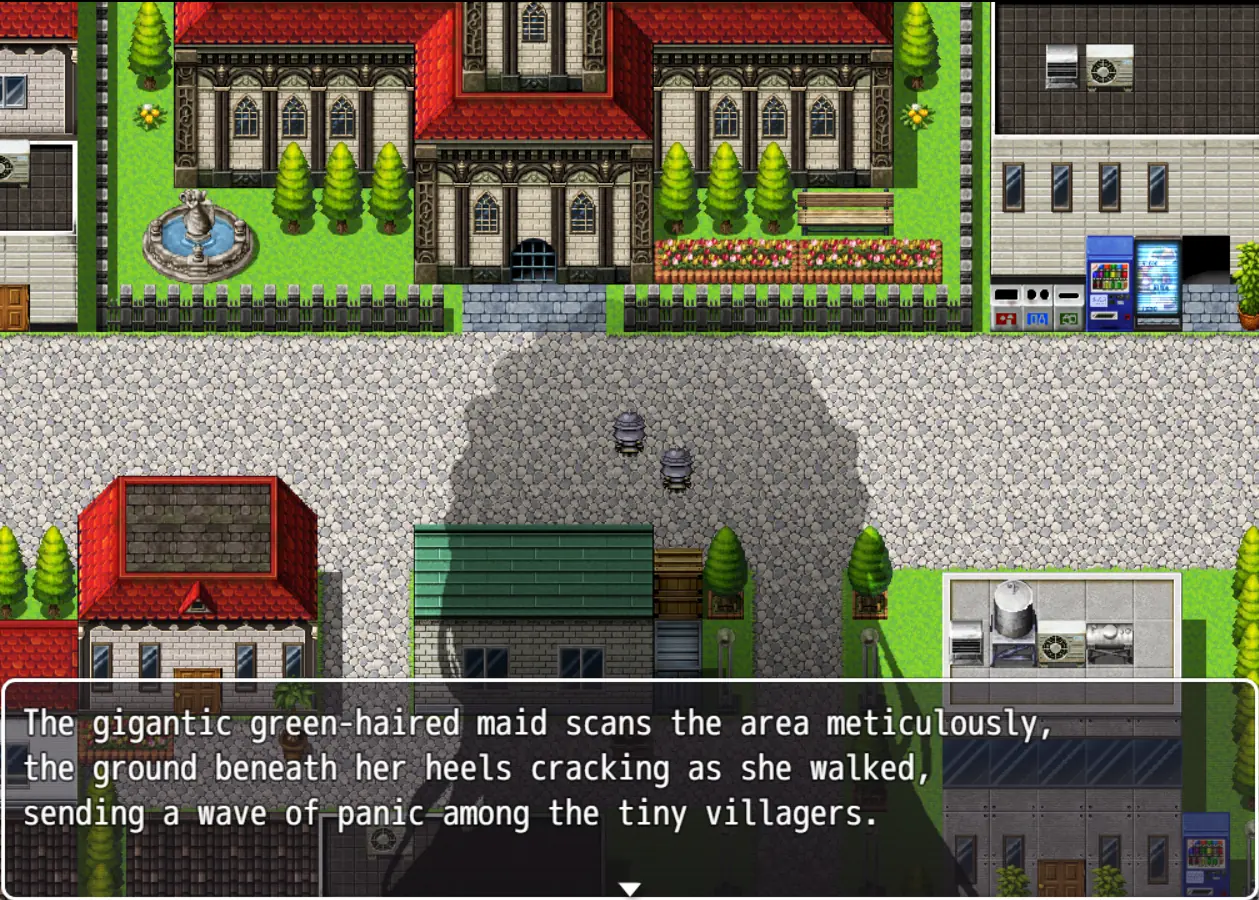Click the white continue arrow below the dialogue
Image resolution: width=1259 pixels, height=900 pixels.
tap(629, 888)
